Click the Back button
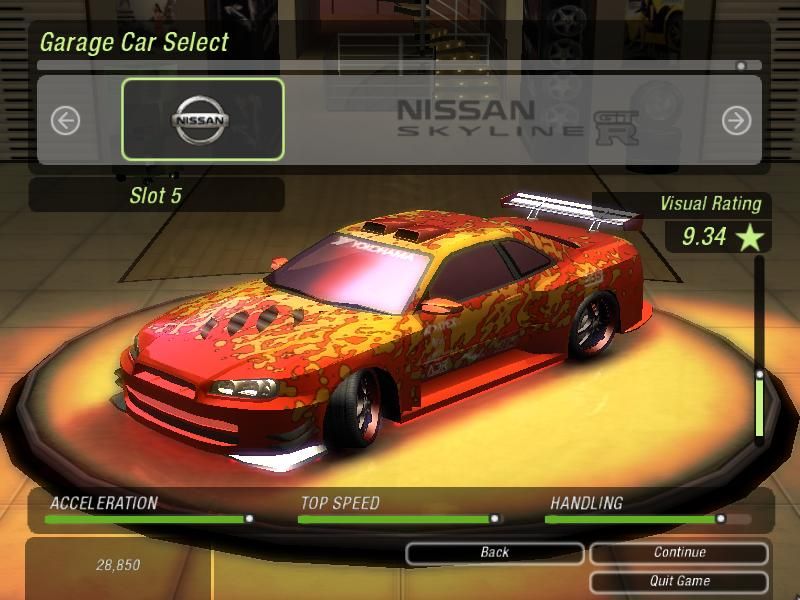Viewport: 800px width, 600px height. click(x=495, y=553)
